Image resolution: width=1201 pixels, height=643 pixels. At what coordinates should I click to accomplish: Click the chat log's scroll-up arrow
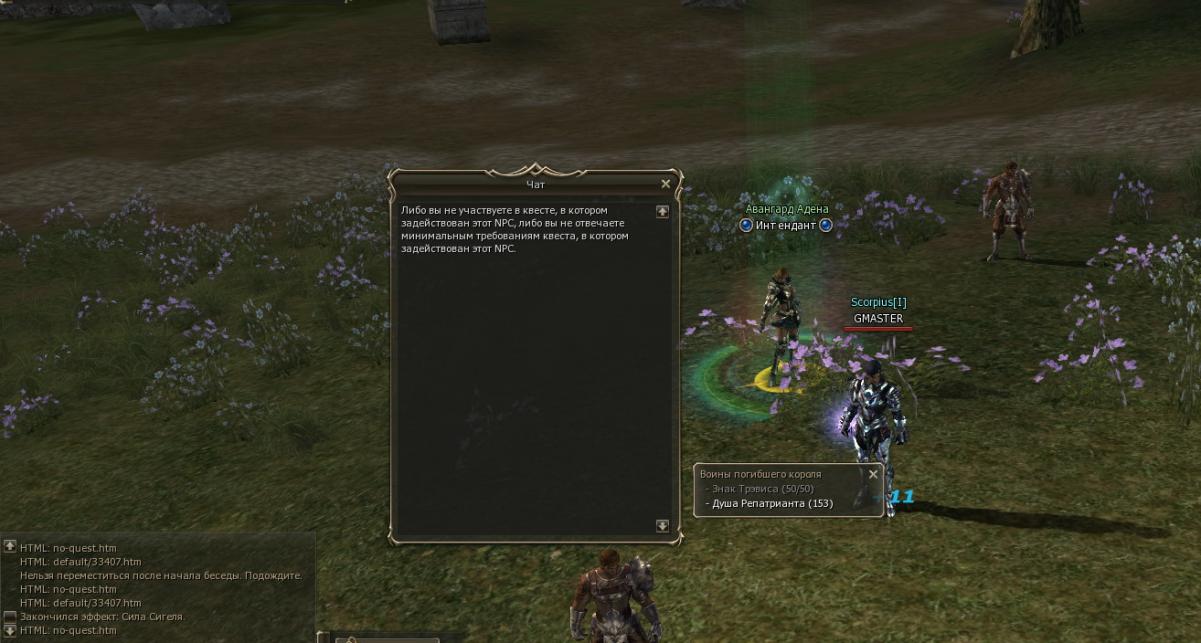coord(10,546)
